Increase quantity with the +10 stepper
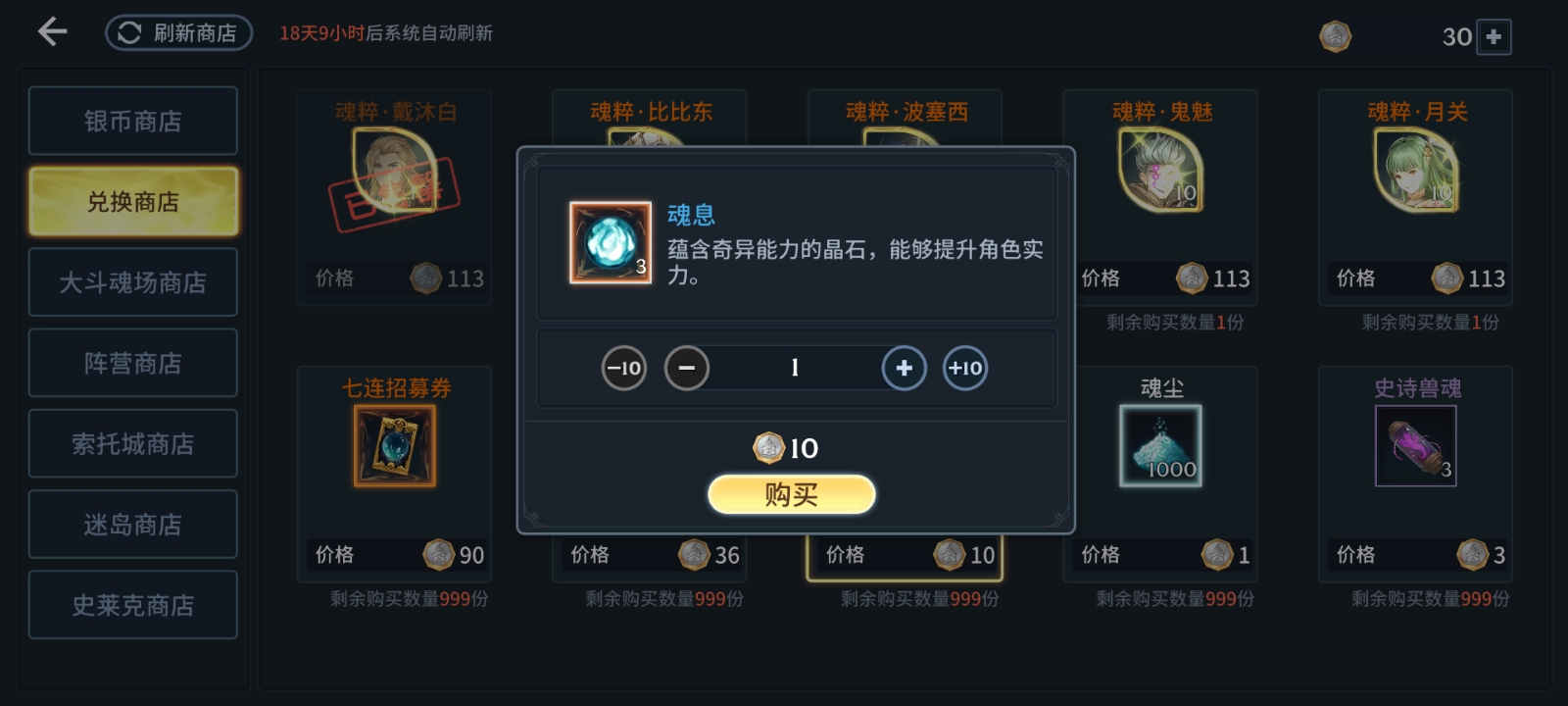Screen dimensions: 1568x706 point(964,368)
